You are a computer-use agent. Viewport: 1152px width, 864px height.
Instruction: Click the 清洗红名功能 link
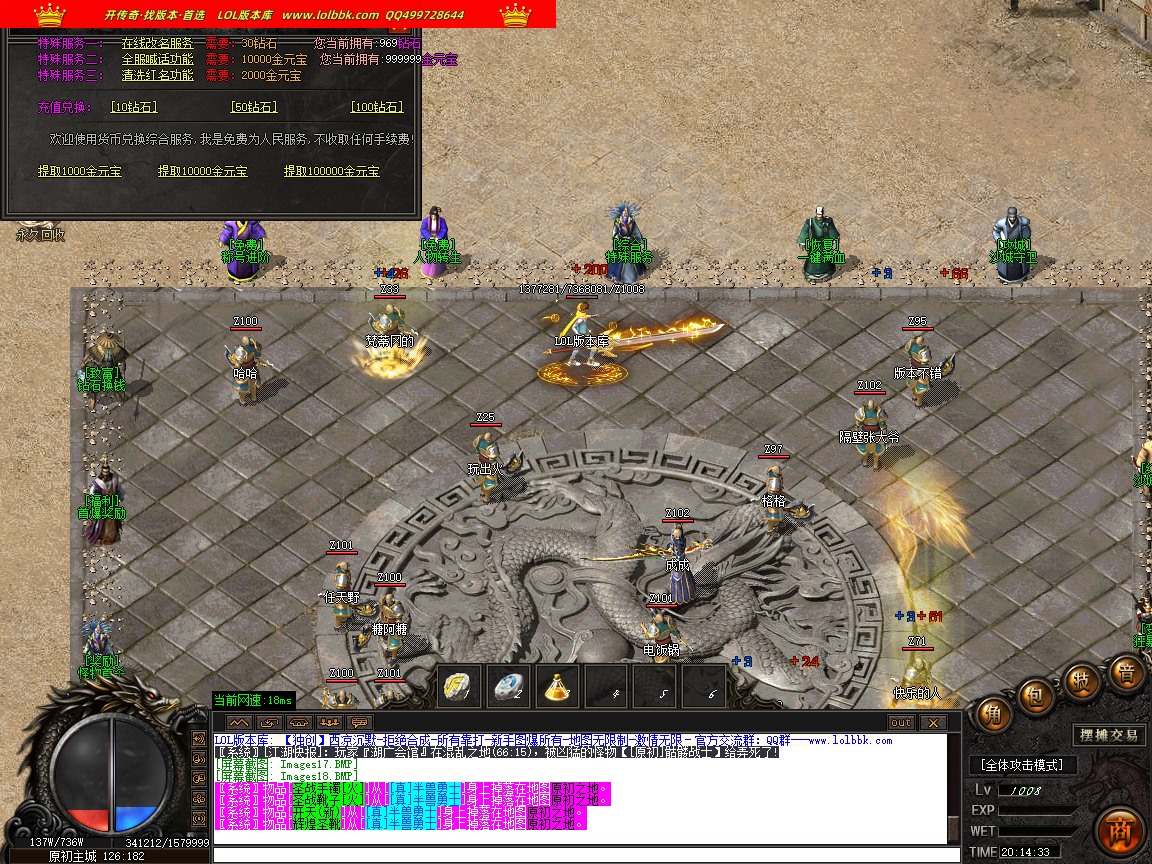[x=158, y=75]
